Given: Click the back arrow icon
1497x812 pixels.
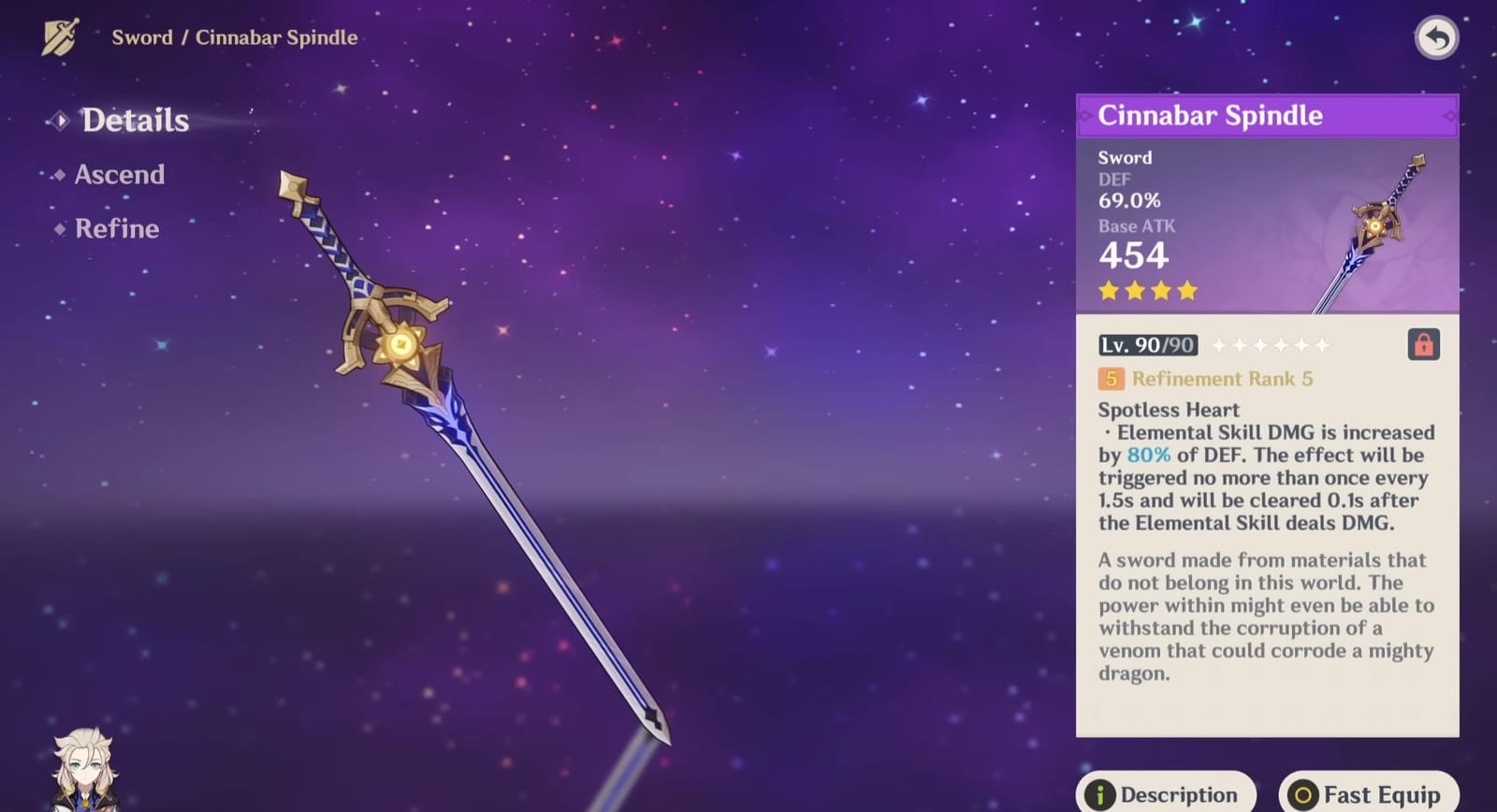Looking at the screenshot, I should click(x=1437, y=37).
